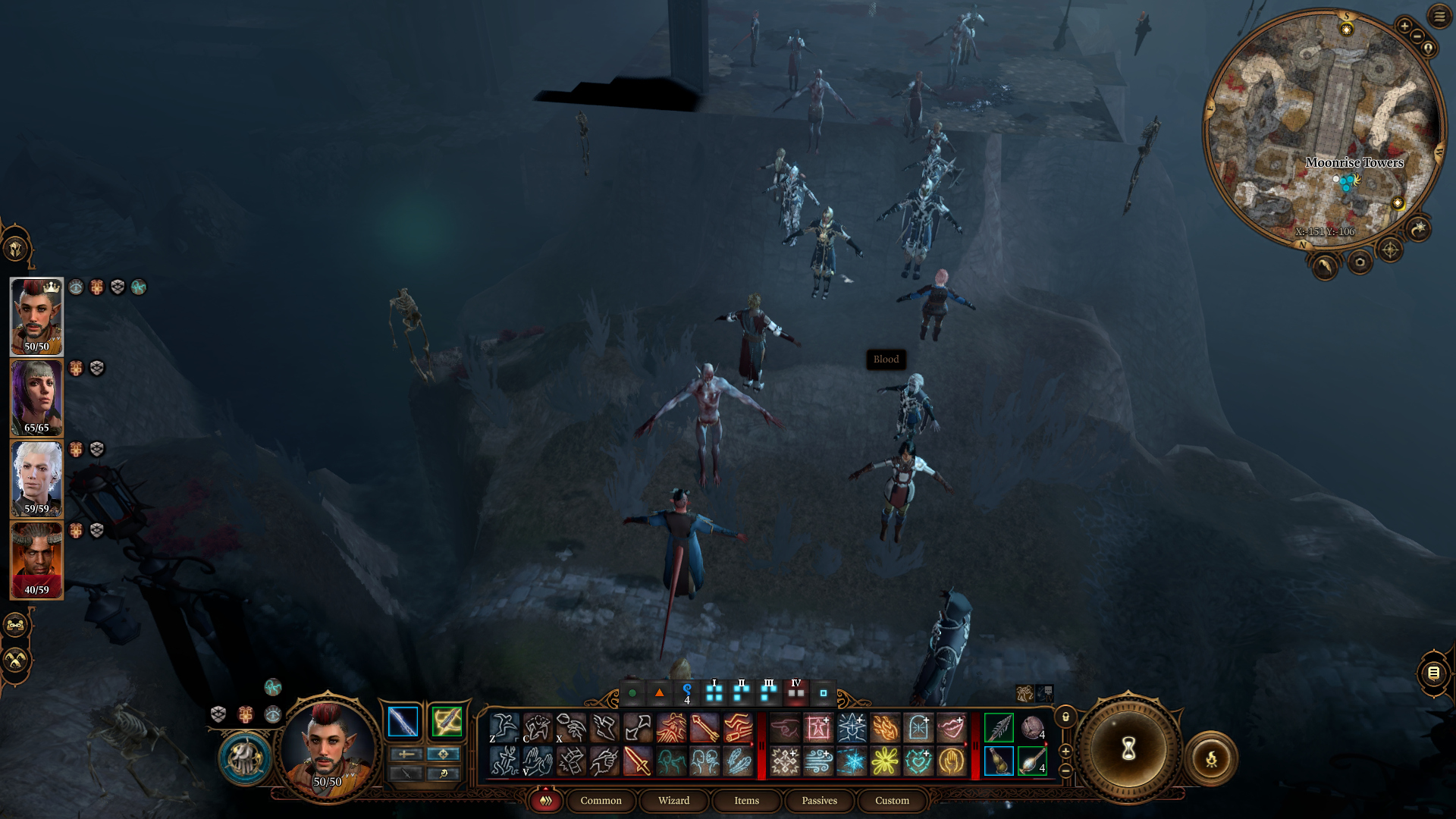This screenshot has width=1456, height=819.
Task: Cast the orange flame spell icon
Action: 884,728
